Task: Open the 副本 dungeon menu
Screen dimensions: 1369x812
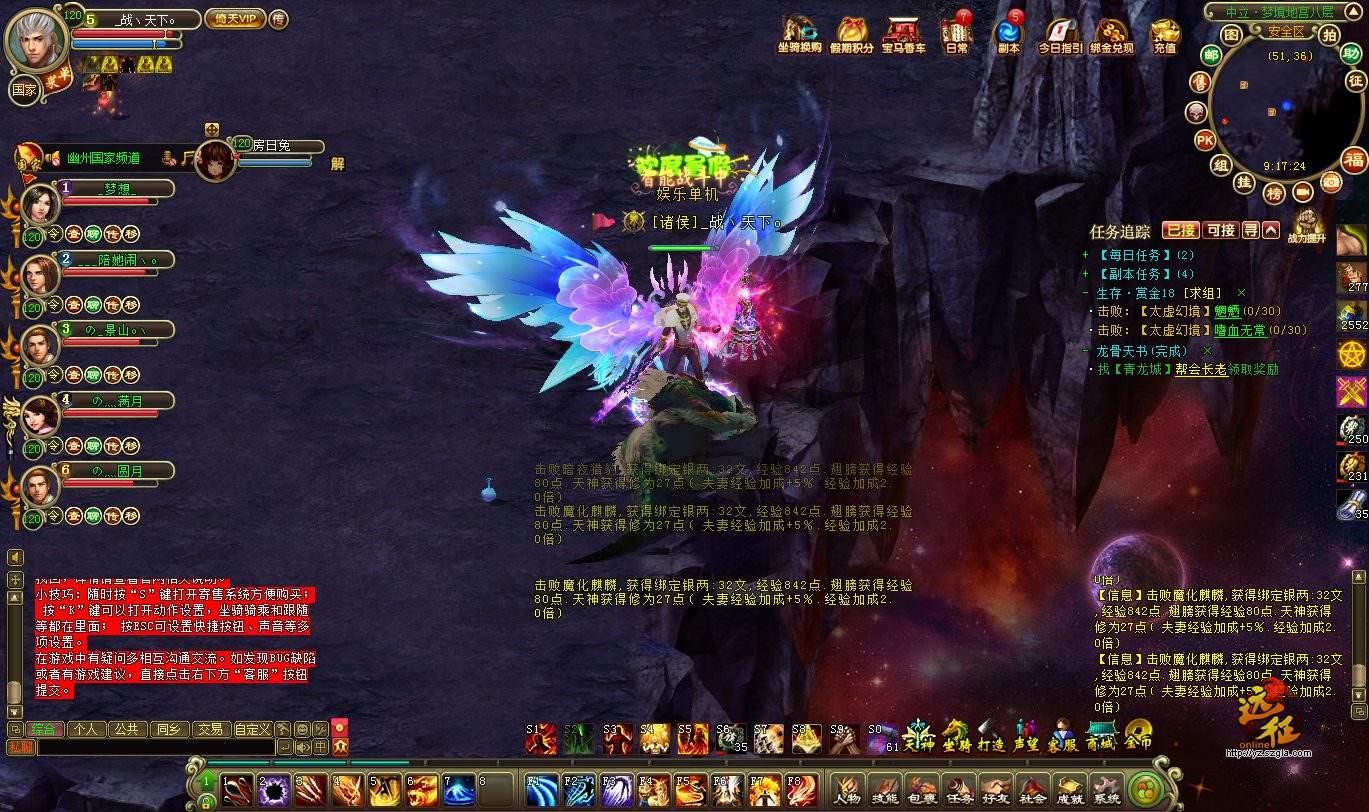Action: tap(1008, 33)
